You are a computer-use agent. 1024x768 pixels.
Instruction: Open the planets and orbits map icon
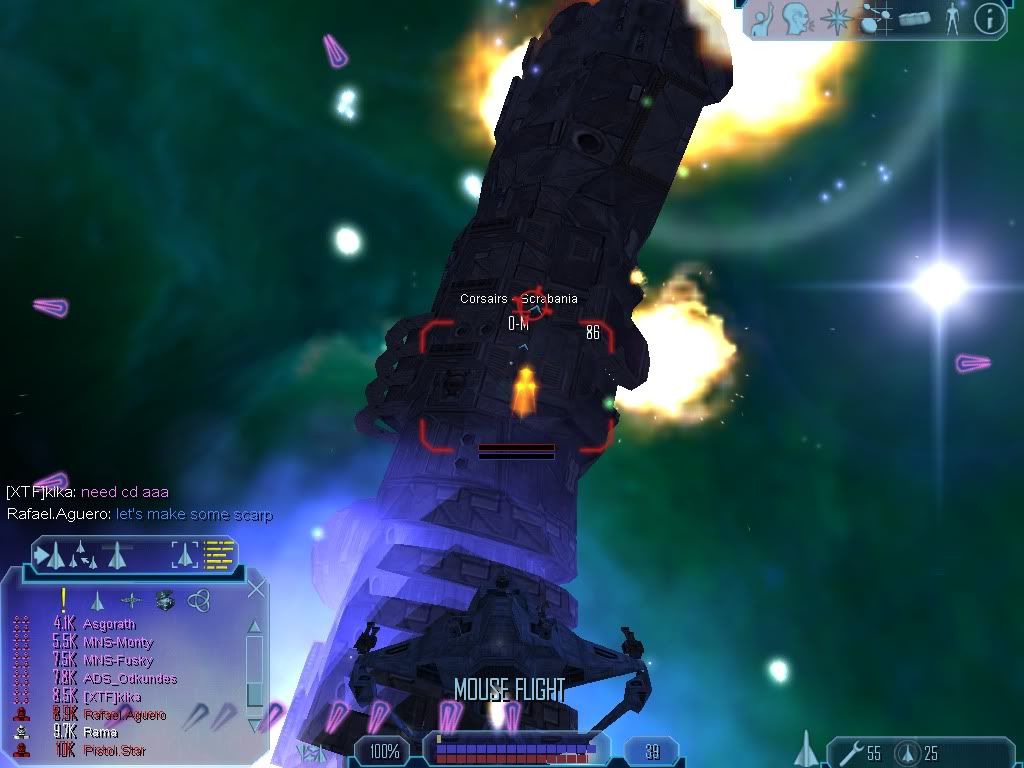(875, 19)
